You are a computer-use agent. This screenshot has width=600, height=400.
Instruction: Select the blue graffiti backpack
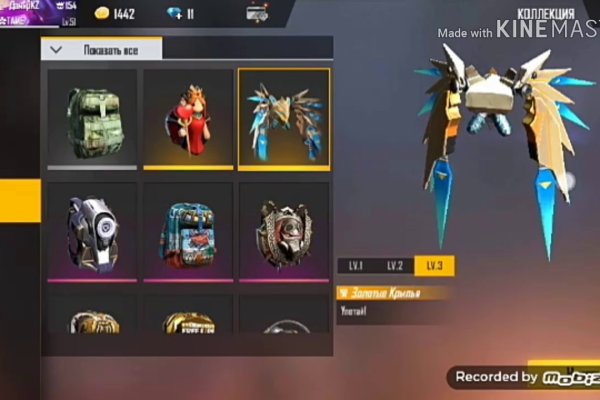(188, 231)
